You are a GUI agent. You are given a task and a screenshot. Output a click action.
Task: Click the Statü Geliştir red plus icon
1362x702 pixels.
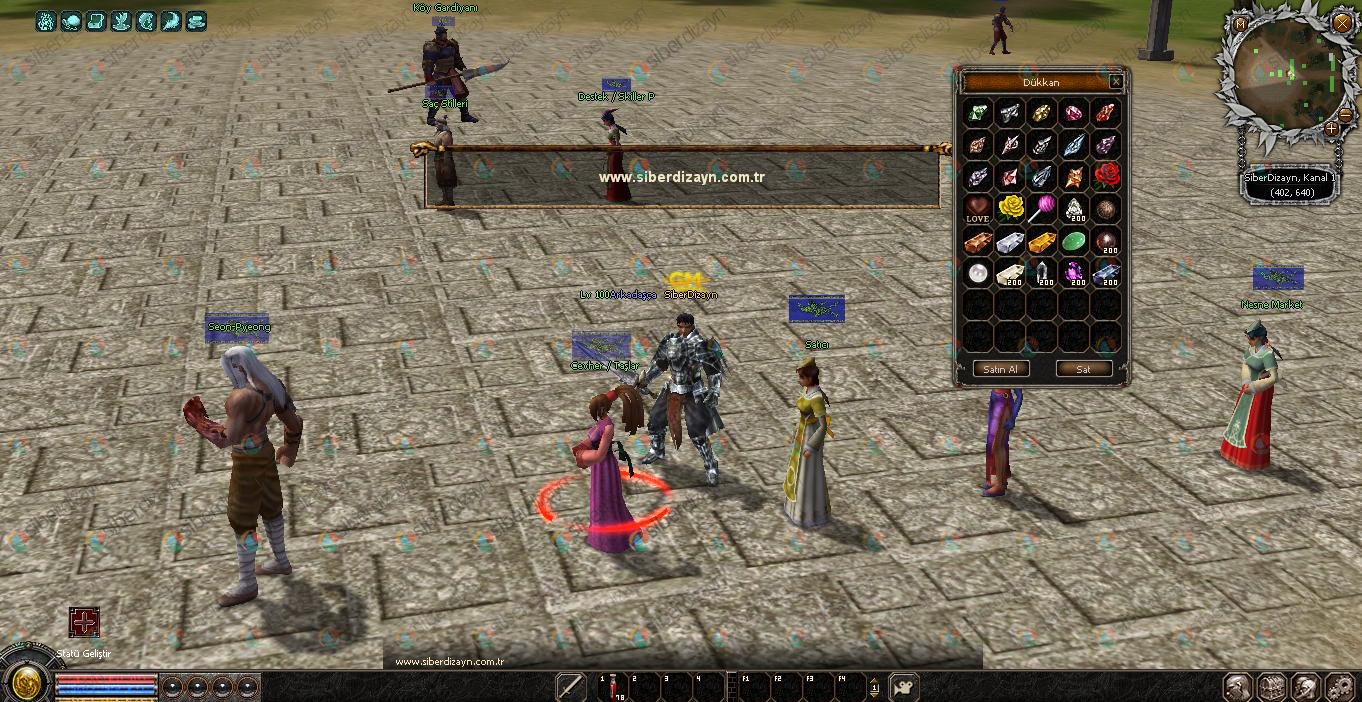point(84,622)
